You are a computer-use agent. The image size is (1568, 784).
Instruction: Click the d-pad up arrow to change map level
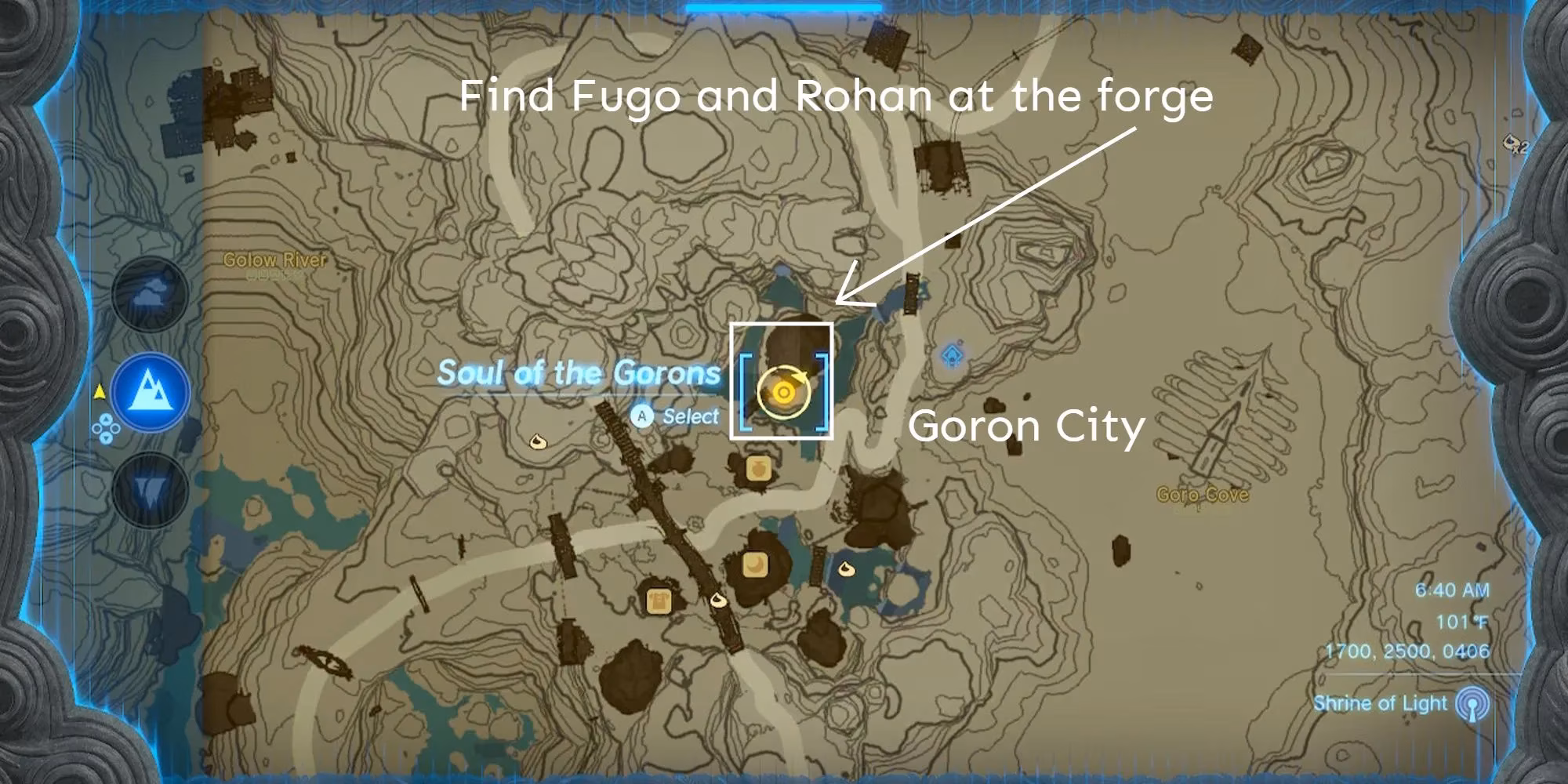(x=105, y=419)
